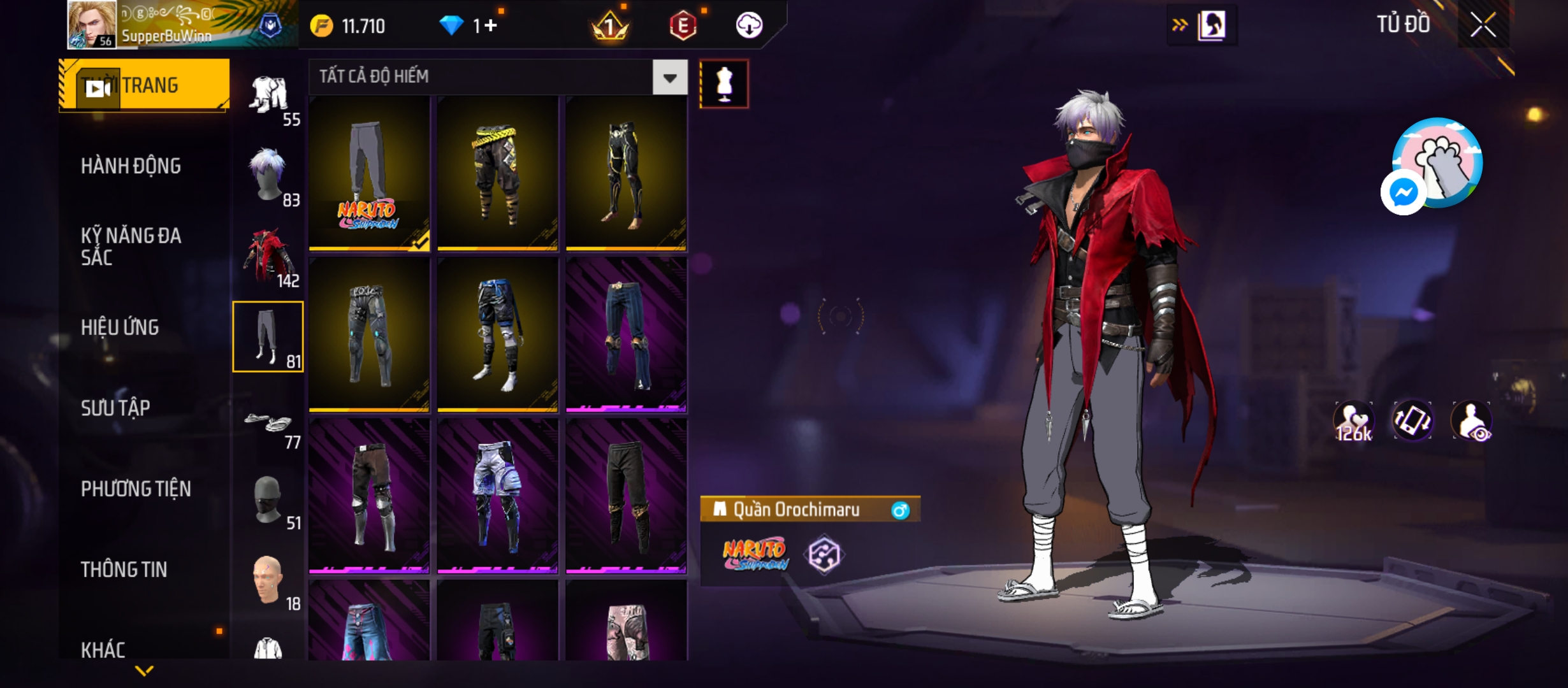Go to the Phương Tiện section
This screenshot has height=688, width=1568.
(136, 489)
